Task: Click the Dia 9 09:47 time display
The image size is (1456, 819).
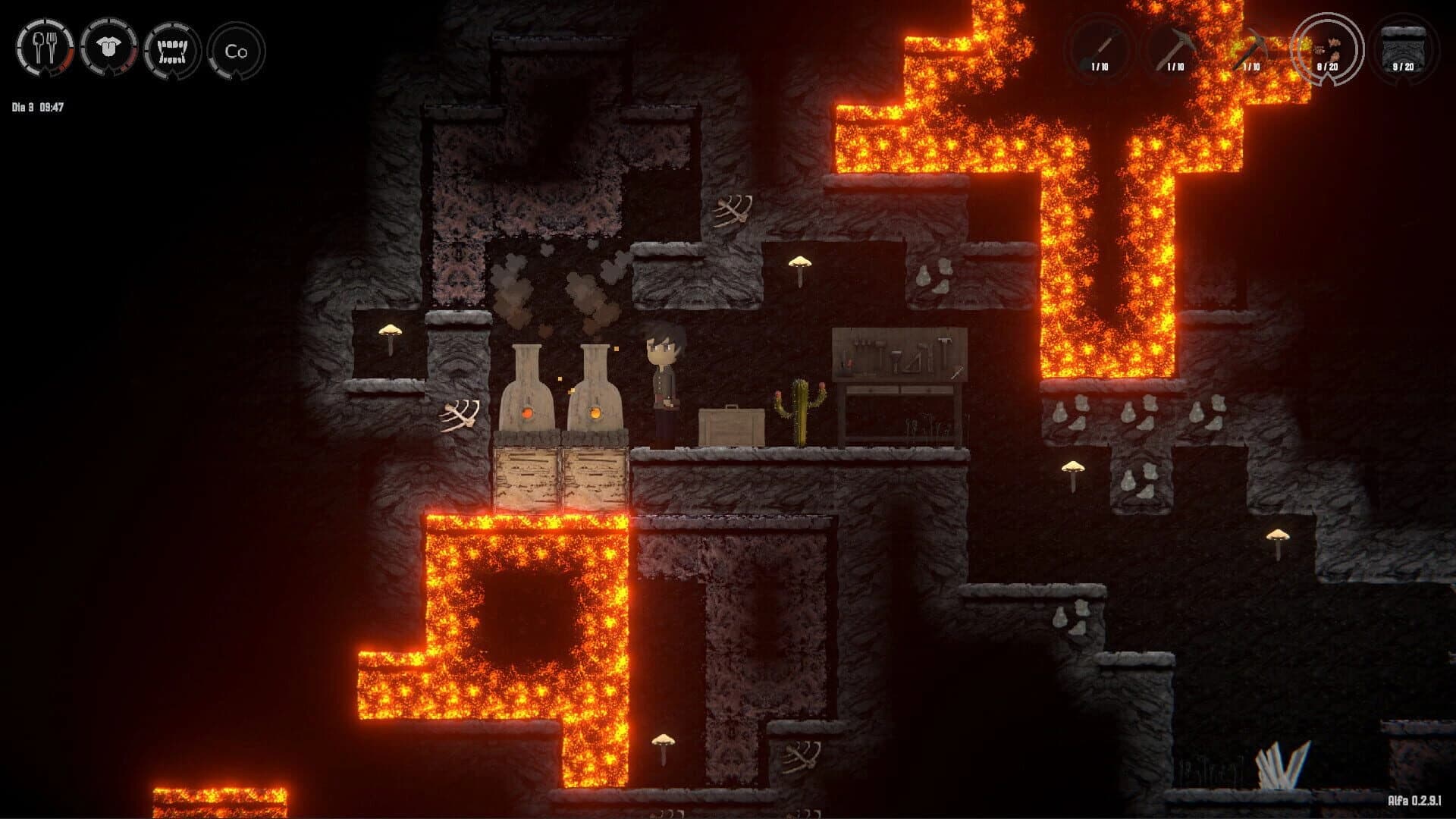Action: [36, 106]
